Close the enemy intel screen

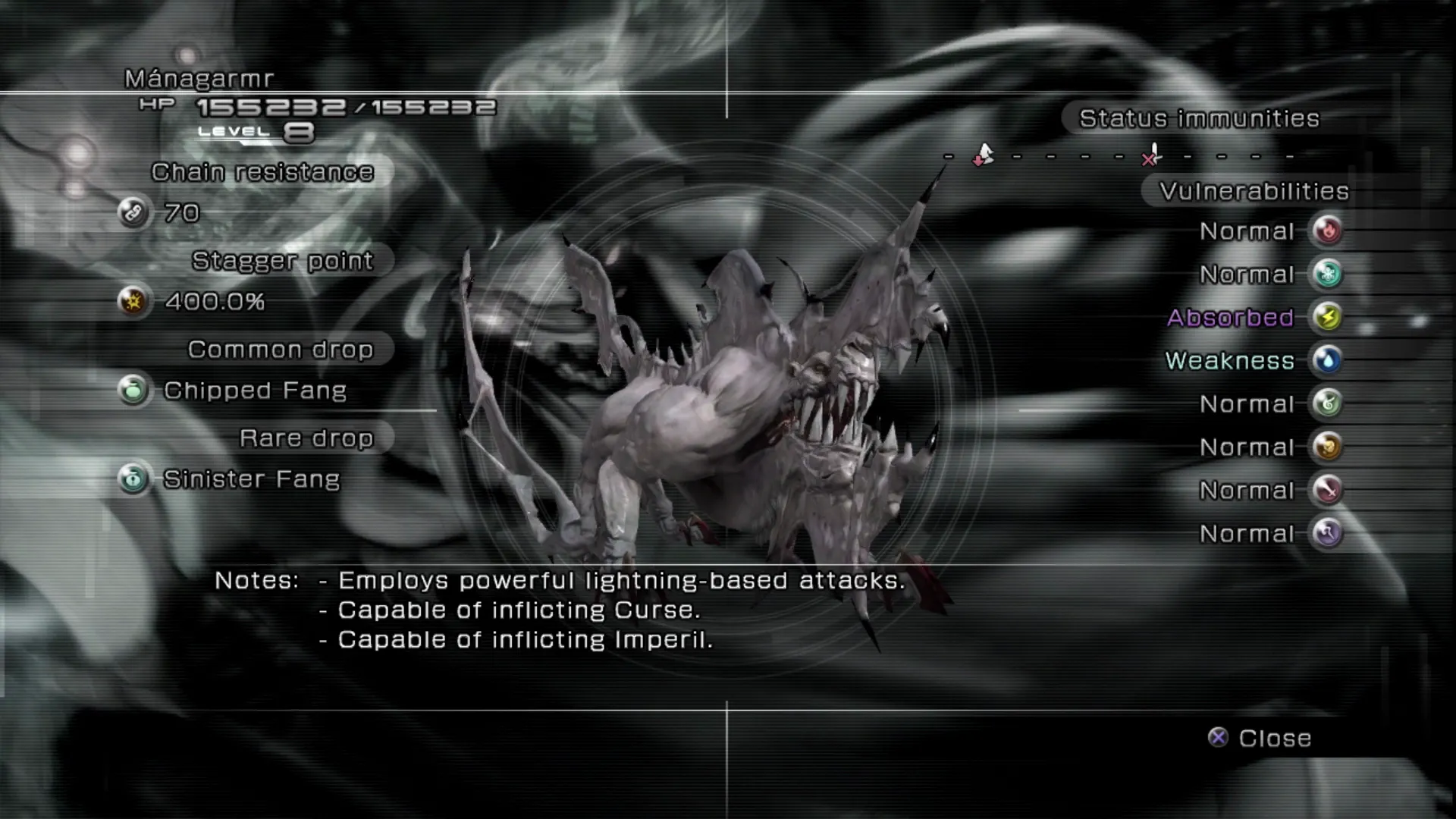[x=1260, y=738]
